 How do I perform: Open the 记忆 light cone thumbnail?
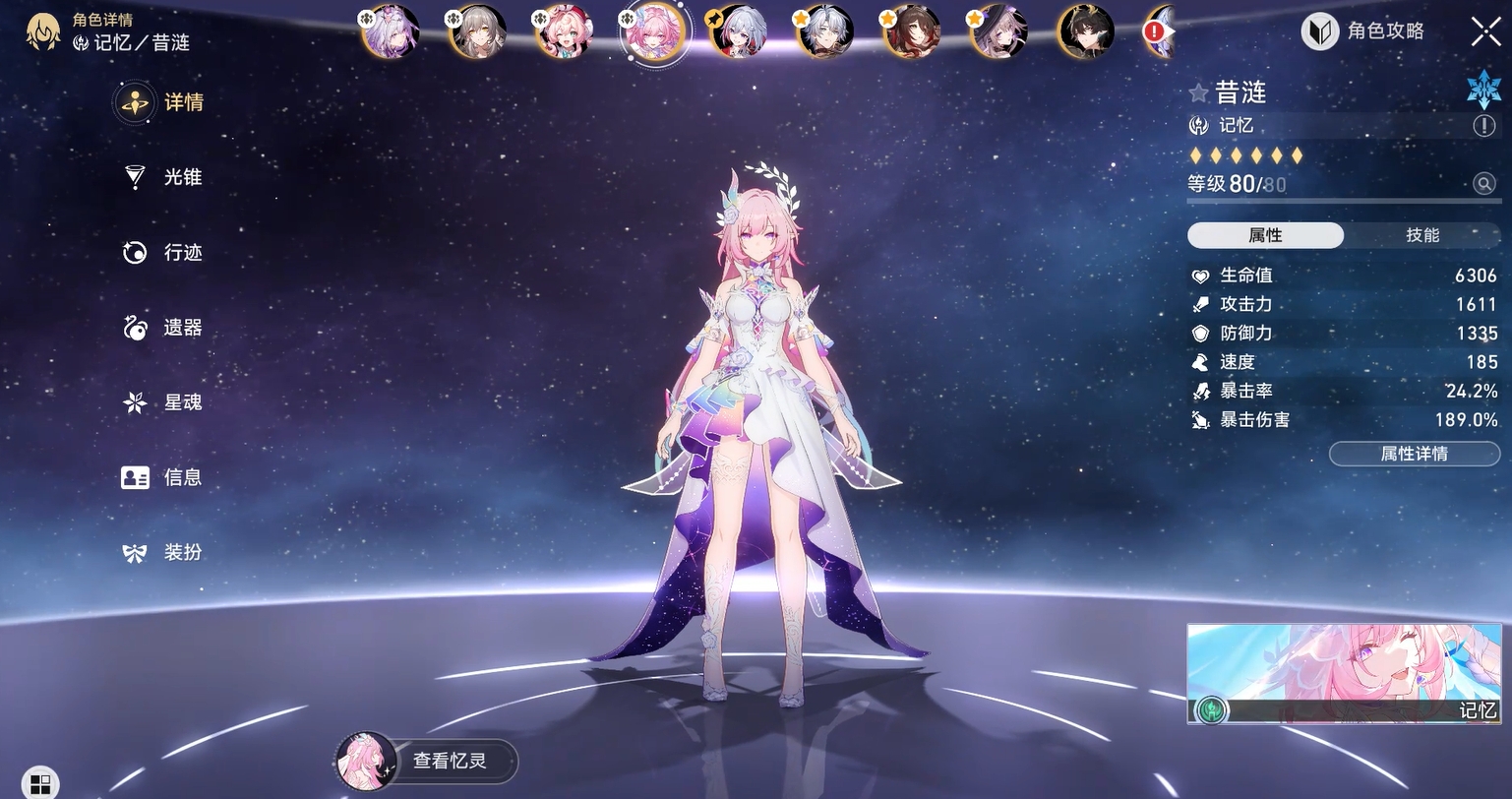pos(1344,674)
